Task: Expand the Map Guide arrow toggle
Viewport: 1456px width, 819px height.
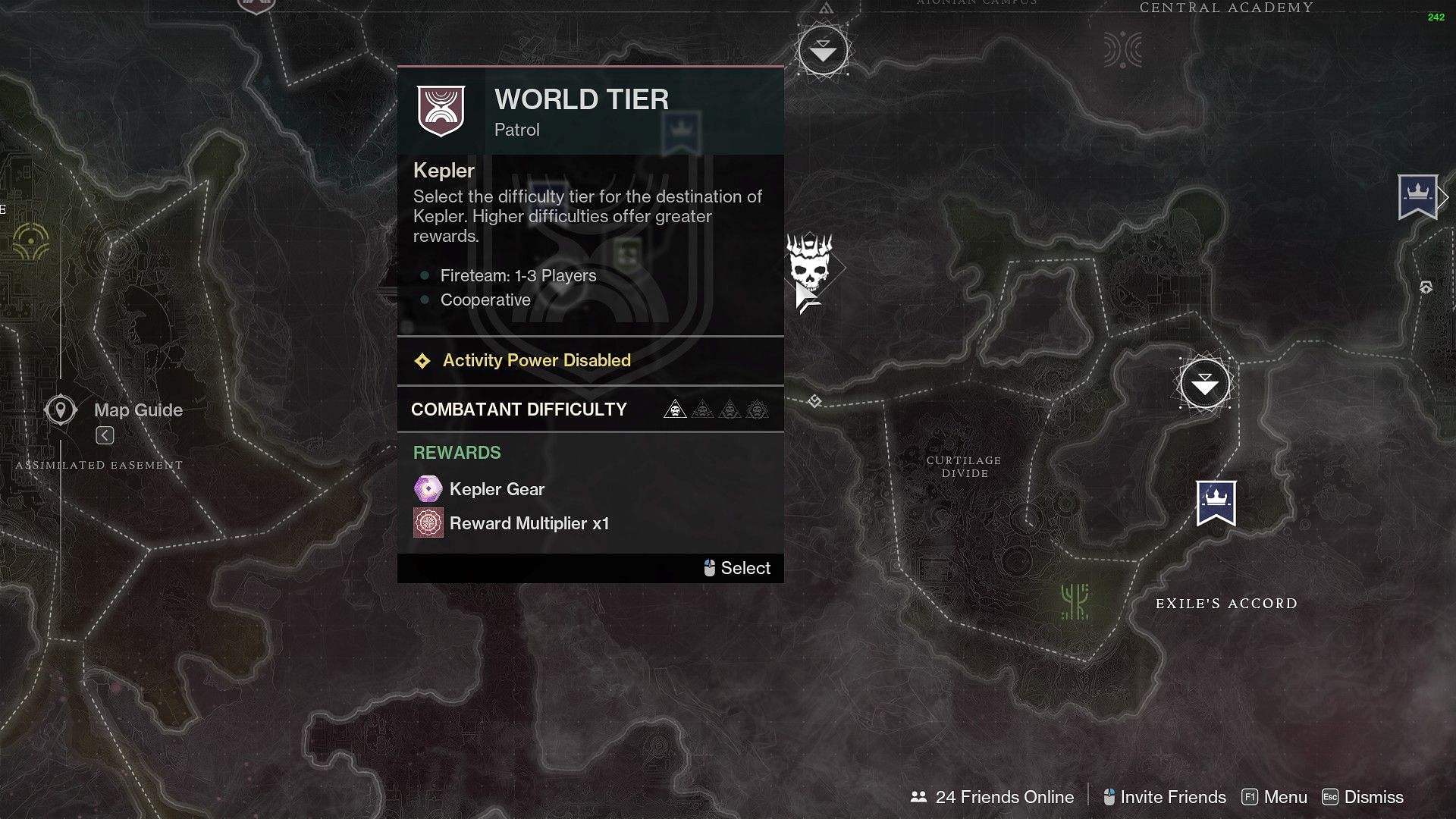Action: [105, 435]
